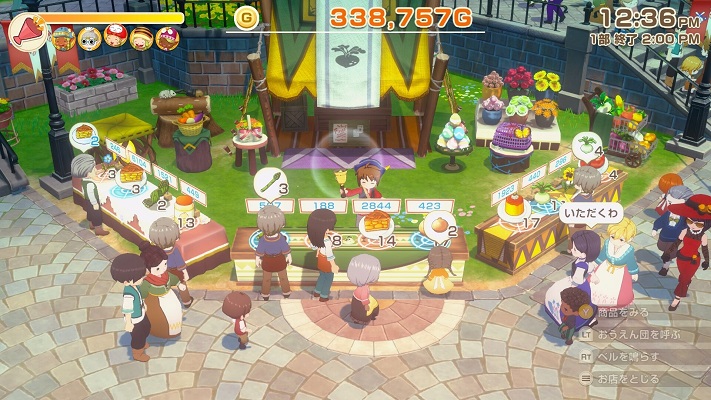
Task: Click the purple-hat bearded character portrait
Action: tap(165, 38)
